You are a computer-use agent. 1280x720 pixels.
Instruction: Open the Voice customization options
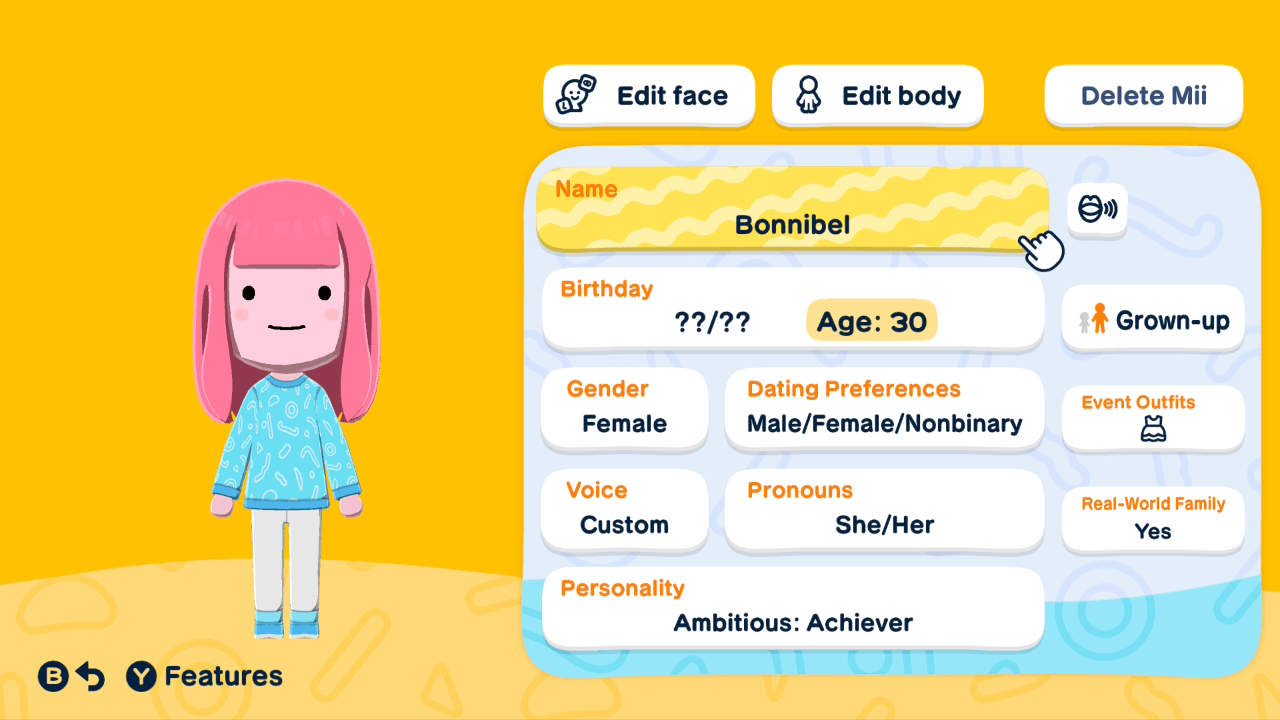pyautogui.click(x=624, y=510)
